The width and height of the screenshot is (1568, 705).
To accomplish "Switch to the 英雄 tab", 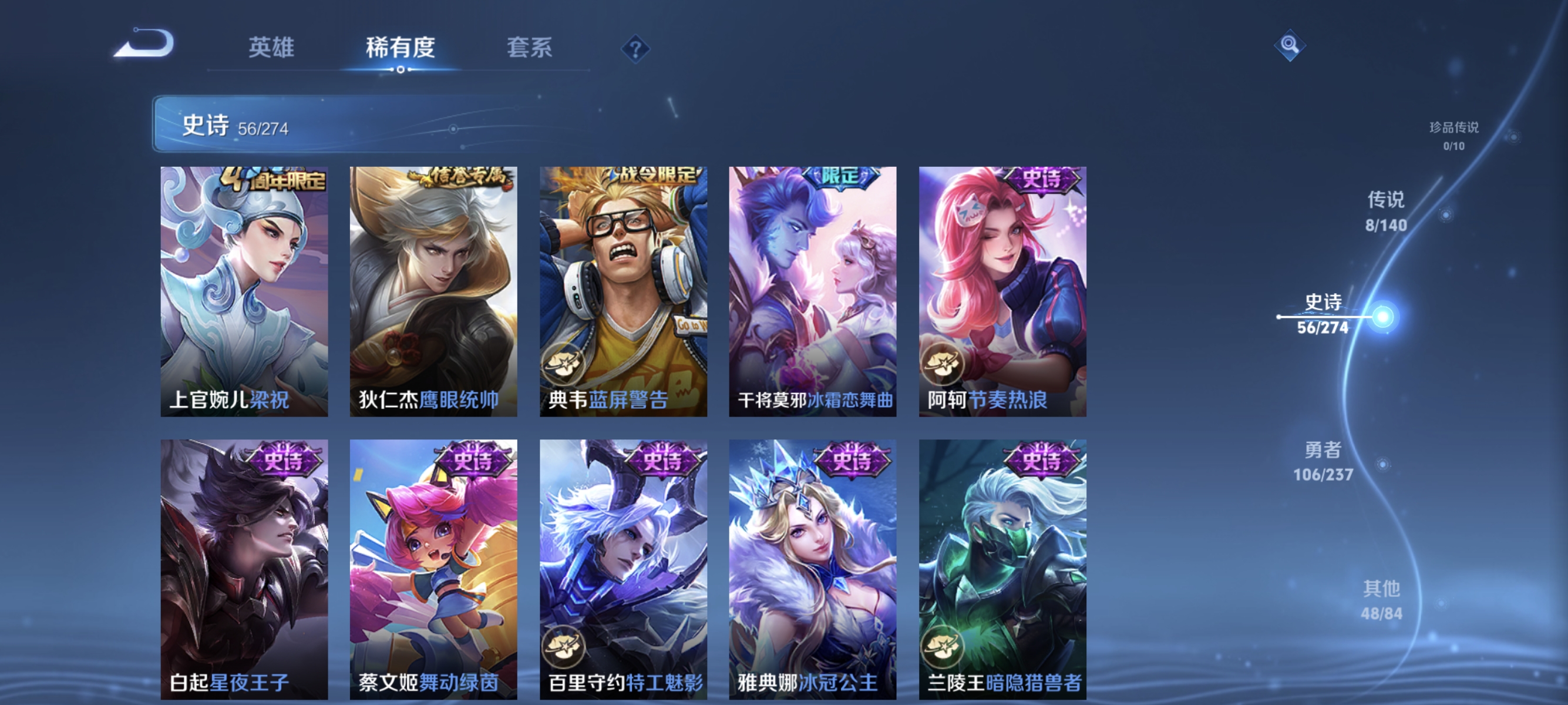I will click(271, 48).
